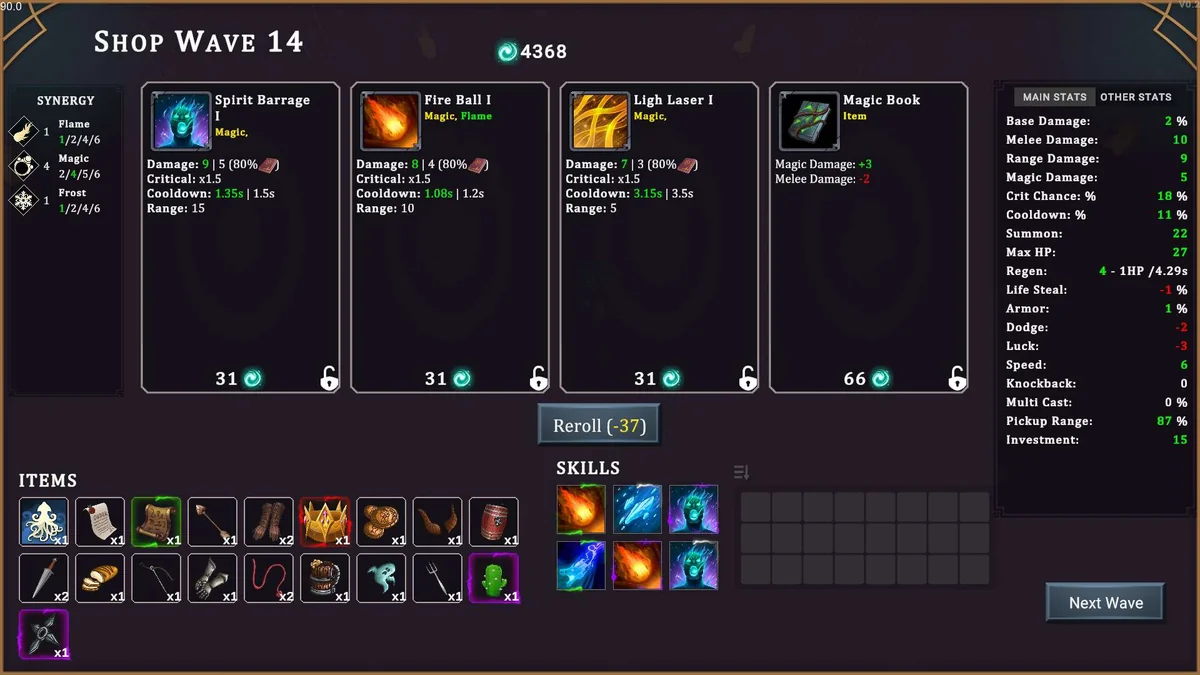Start the Next Wave
Image resolution: width=1200 pixels, height=675 pixels.
click(x=1105, y=603)
